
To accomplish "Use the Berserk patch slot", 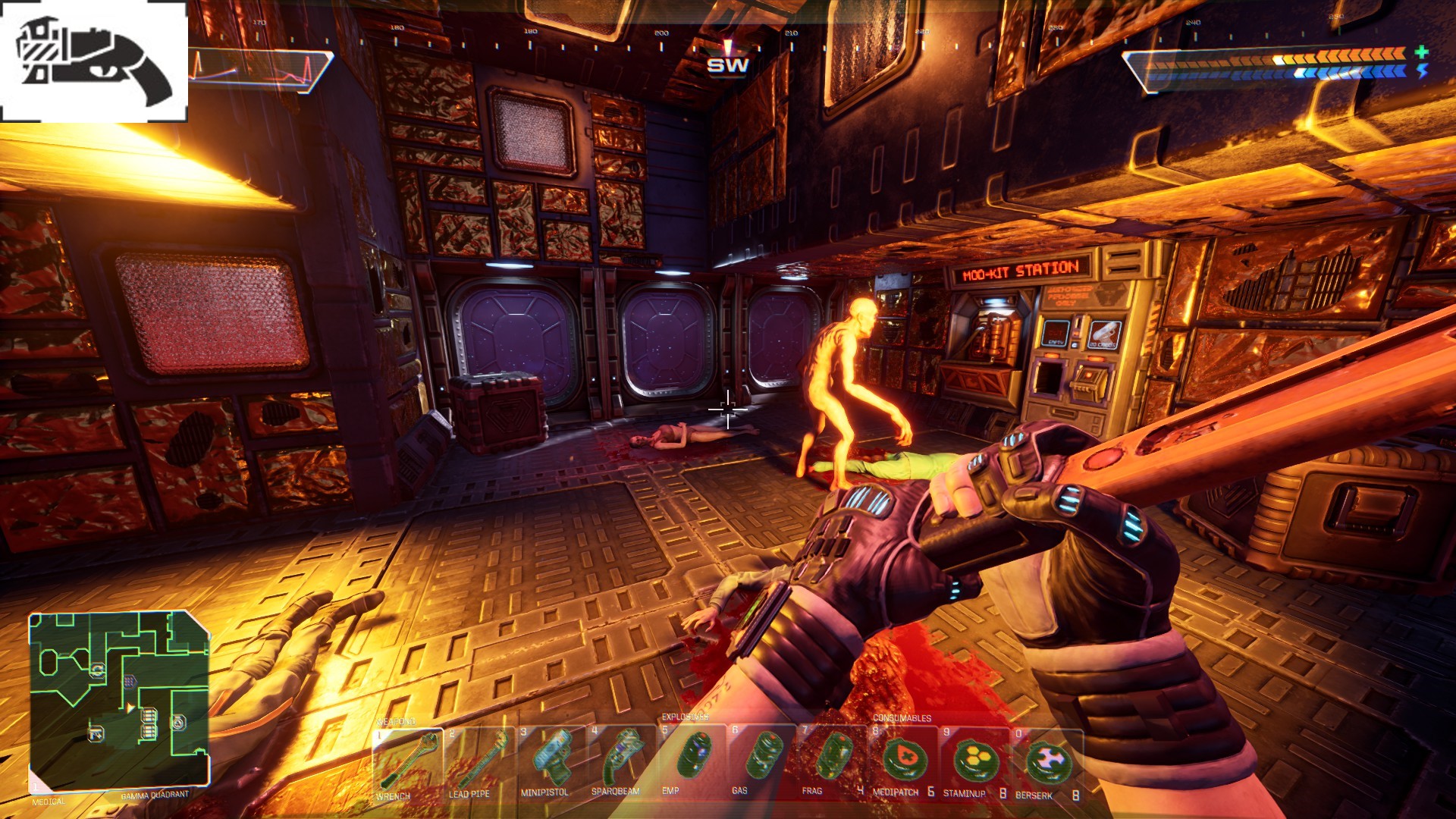I will pyautogui.click(x=1047, y=761).
